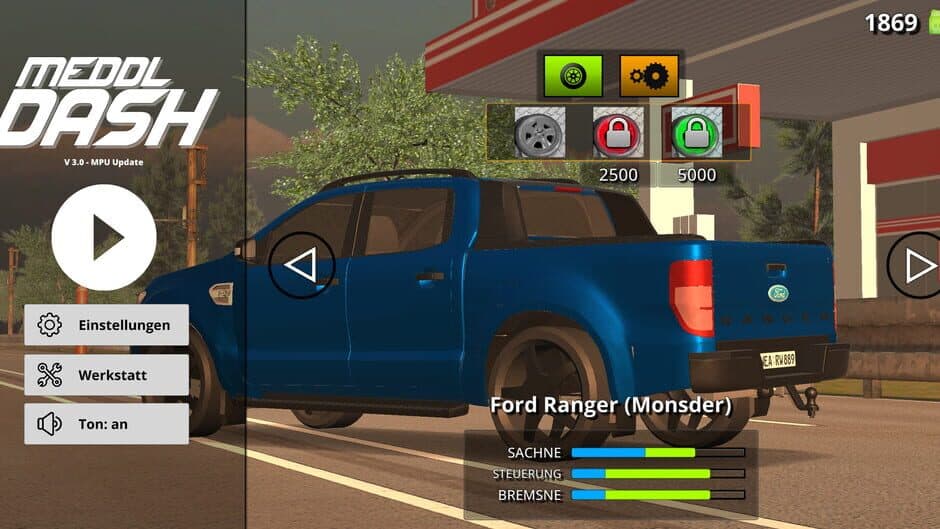Open the Einstellungen menu
This screenshot has height=529, width=940.
(x=107, y=325)
